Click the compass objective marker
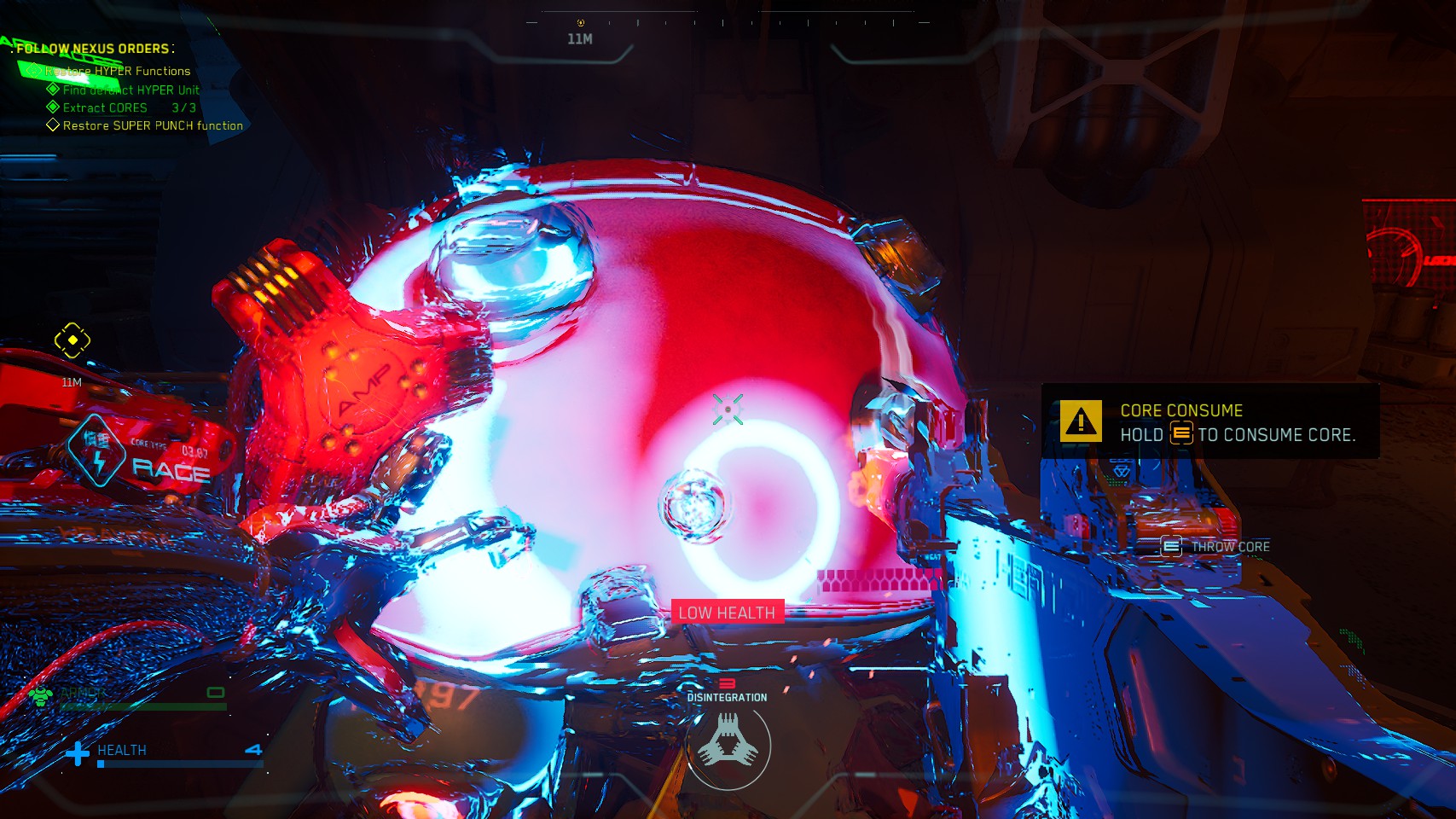1456x819 pixels. click(581, 23)
